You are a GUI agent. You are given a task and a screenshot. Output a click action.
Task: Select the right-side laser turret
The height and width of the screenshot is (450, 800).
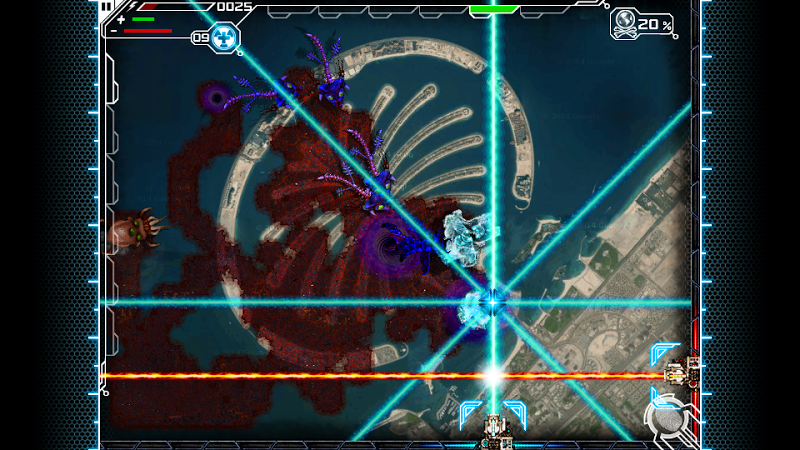tap(683, 374)
